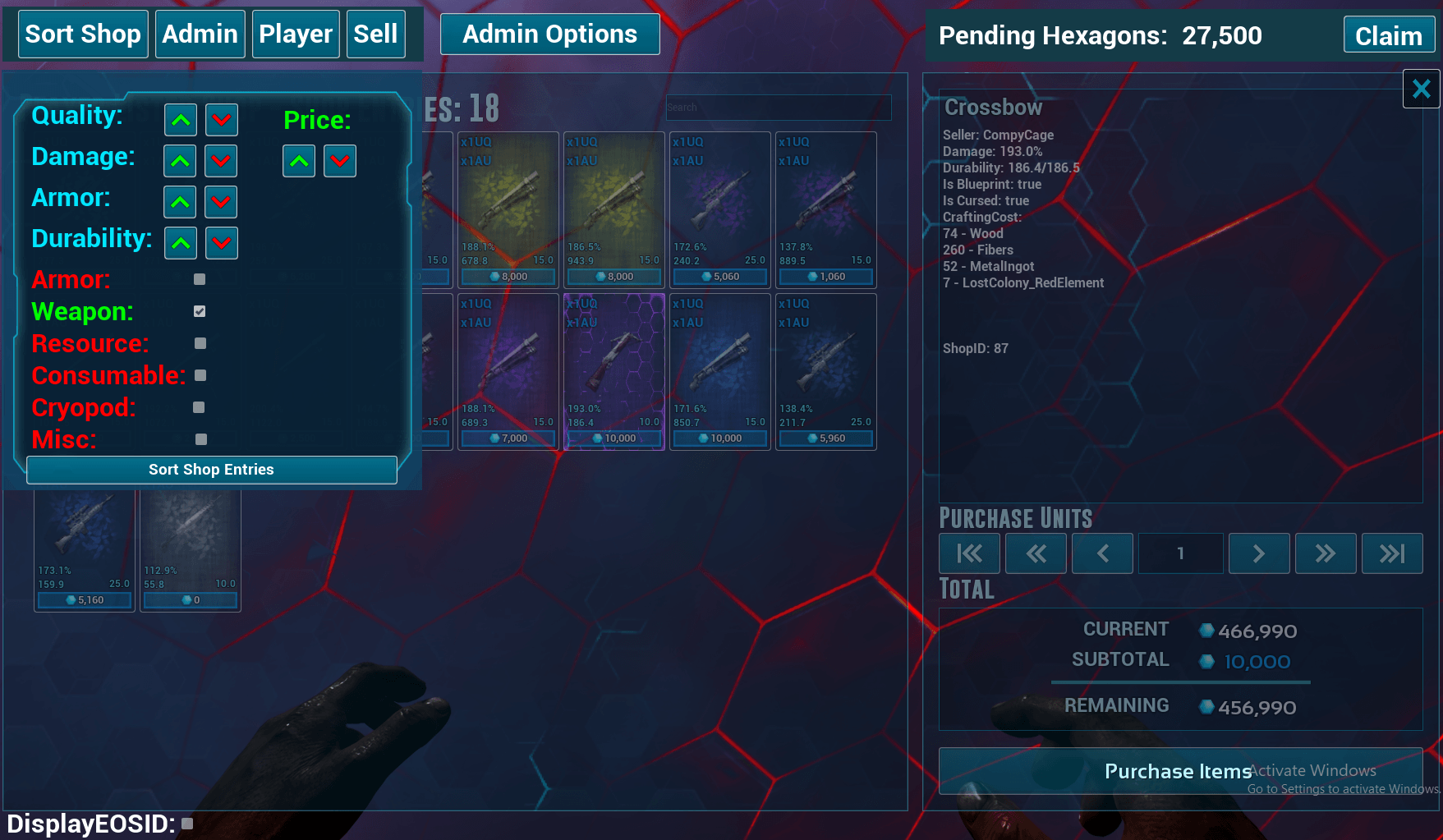Switch to the Admin tab
Image resolution: width=1443 pixels, height=840 pixels.
click(x=200, y=34)
